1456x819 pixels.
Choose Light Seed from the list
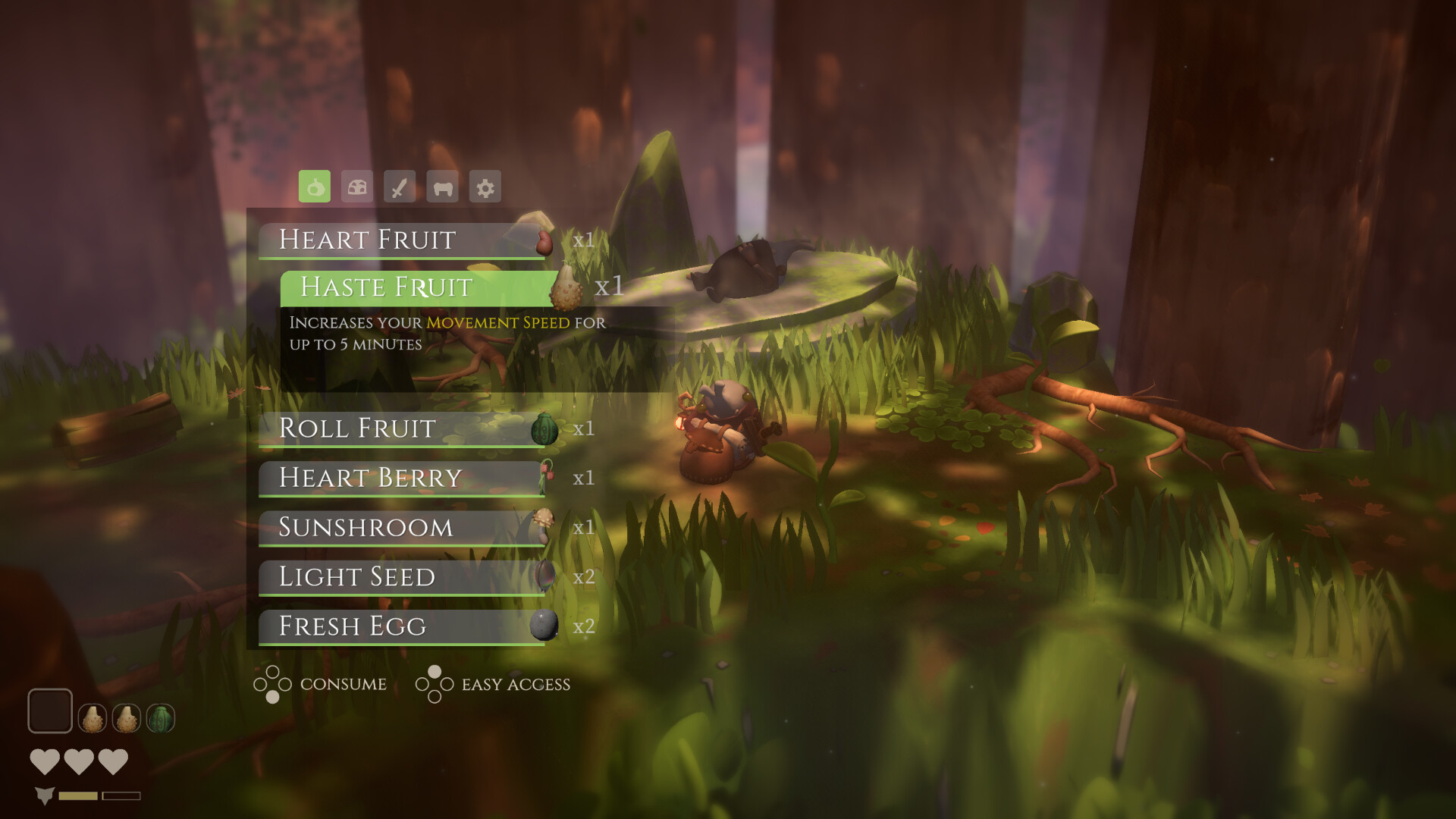tap(402, 577)
